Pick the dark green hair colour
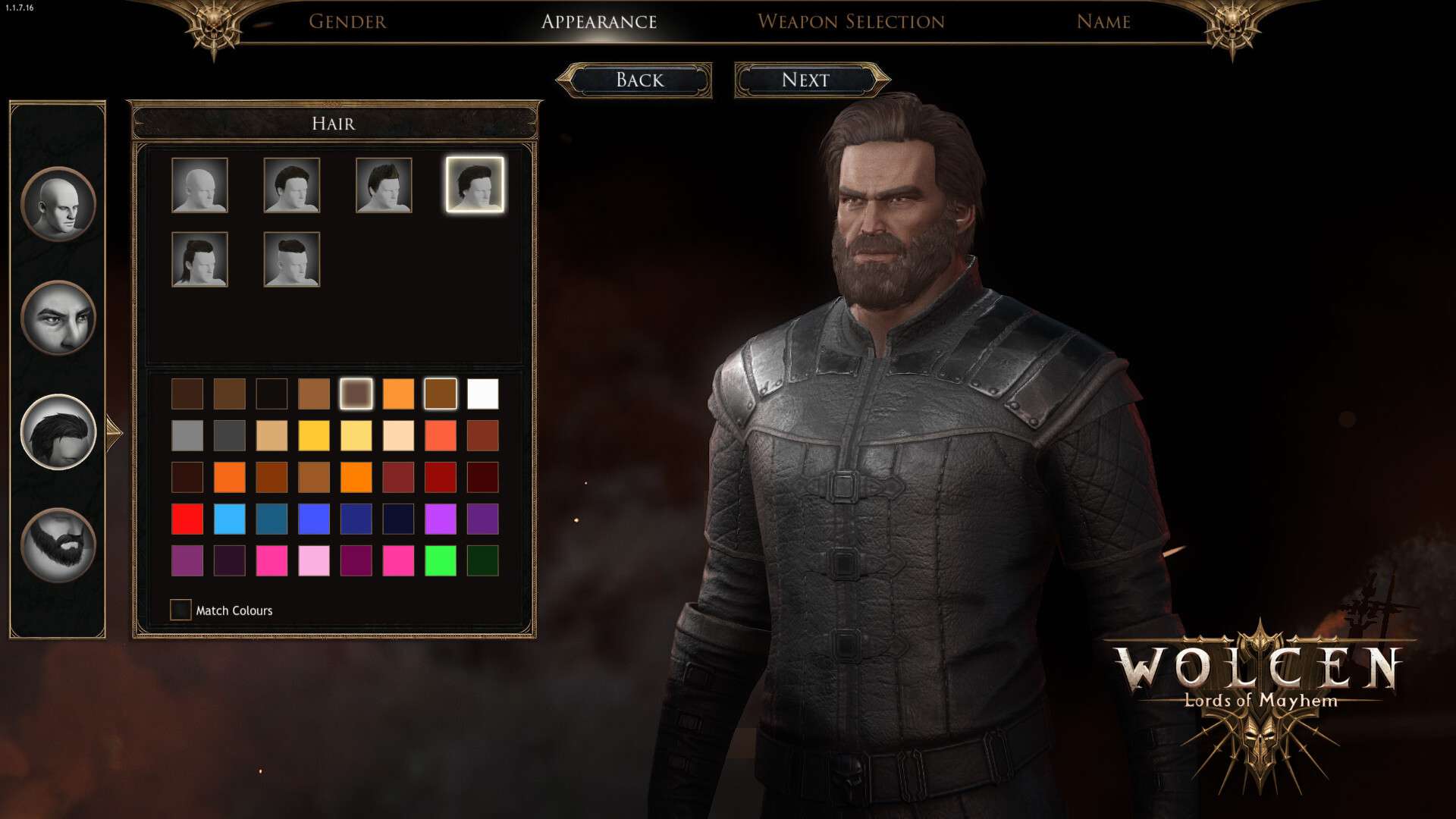Viewport: 1456px width, 819px height. pos(483,561)
